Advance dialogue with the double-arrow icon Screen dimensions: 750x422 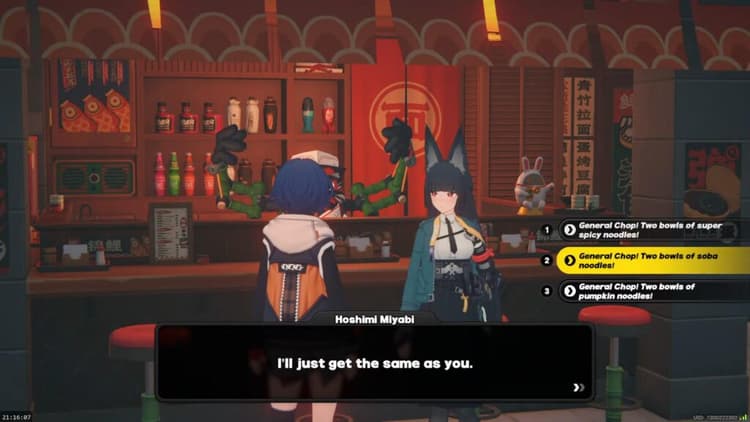(x=577, y=387)
